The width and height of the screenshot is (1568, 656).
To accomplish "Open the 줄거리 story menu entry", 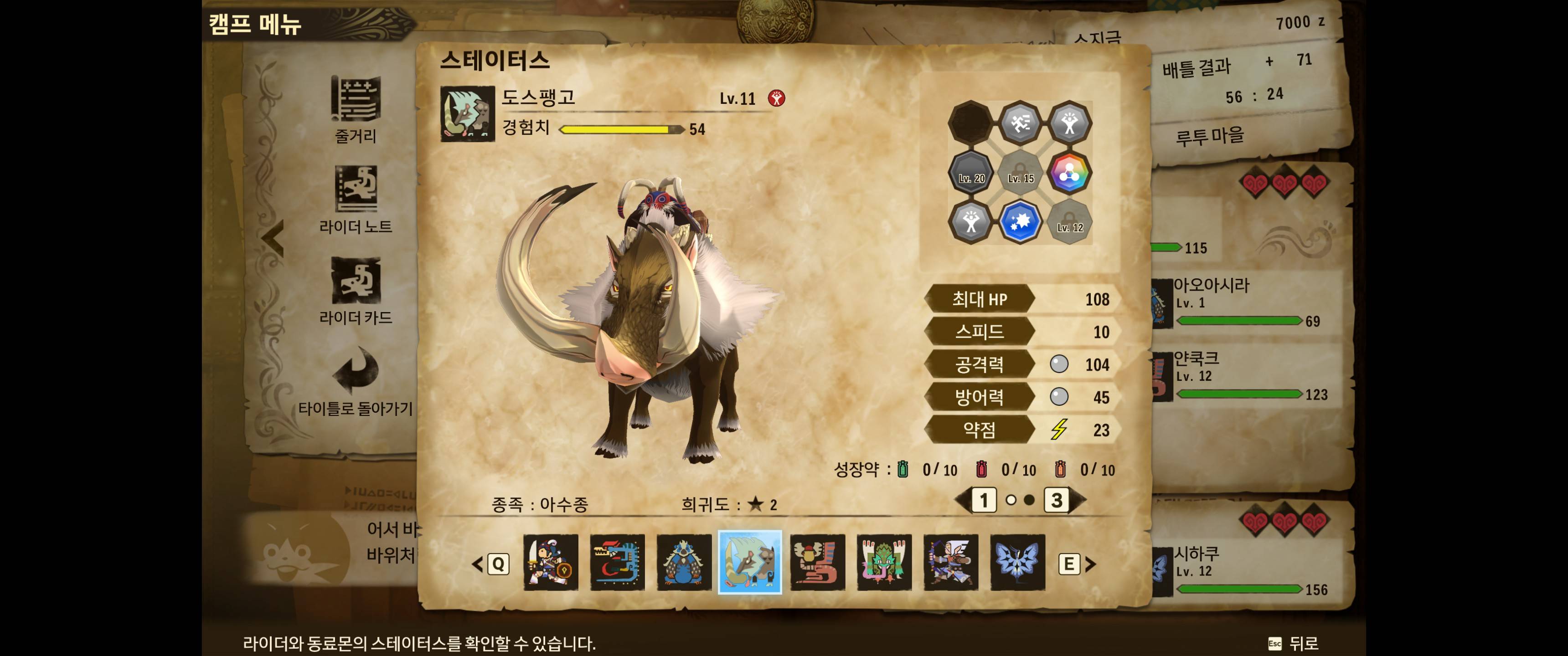I will point(356,109).
